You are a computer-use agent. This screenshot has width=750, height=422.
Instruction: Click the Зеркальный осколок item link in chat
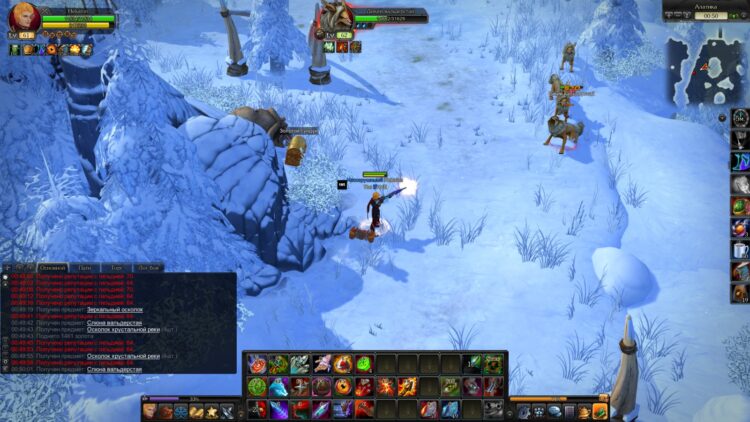point(115,310)
